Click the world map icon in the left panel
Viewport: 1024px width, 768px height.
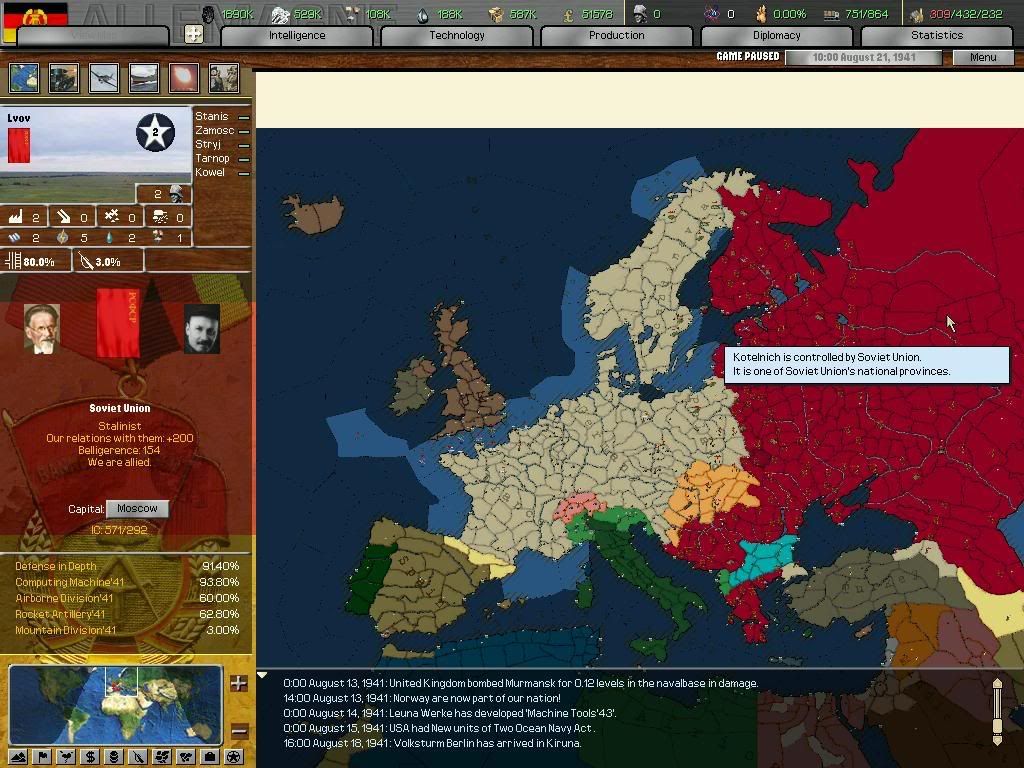coord(23,78)
